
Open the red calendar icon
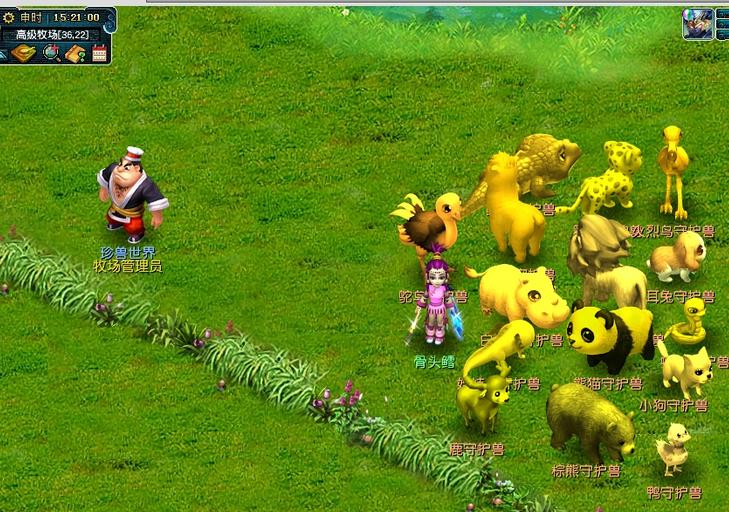point(99,53)
